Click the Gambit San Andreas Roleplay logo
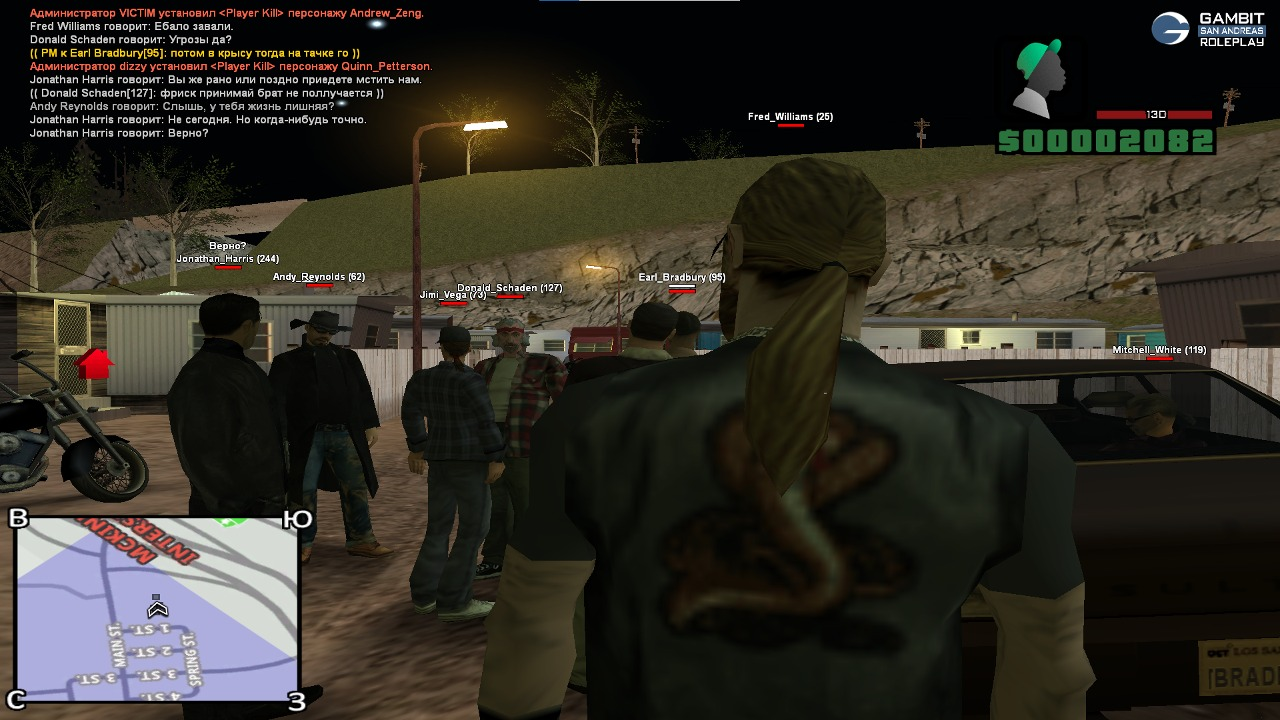The width and height of the screenshot is (1280, 720). (x=1207, y=29)
